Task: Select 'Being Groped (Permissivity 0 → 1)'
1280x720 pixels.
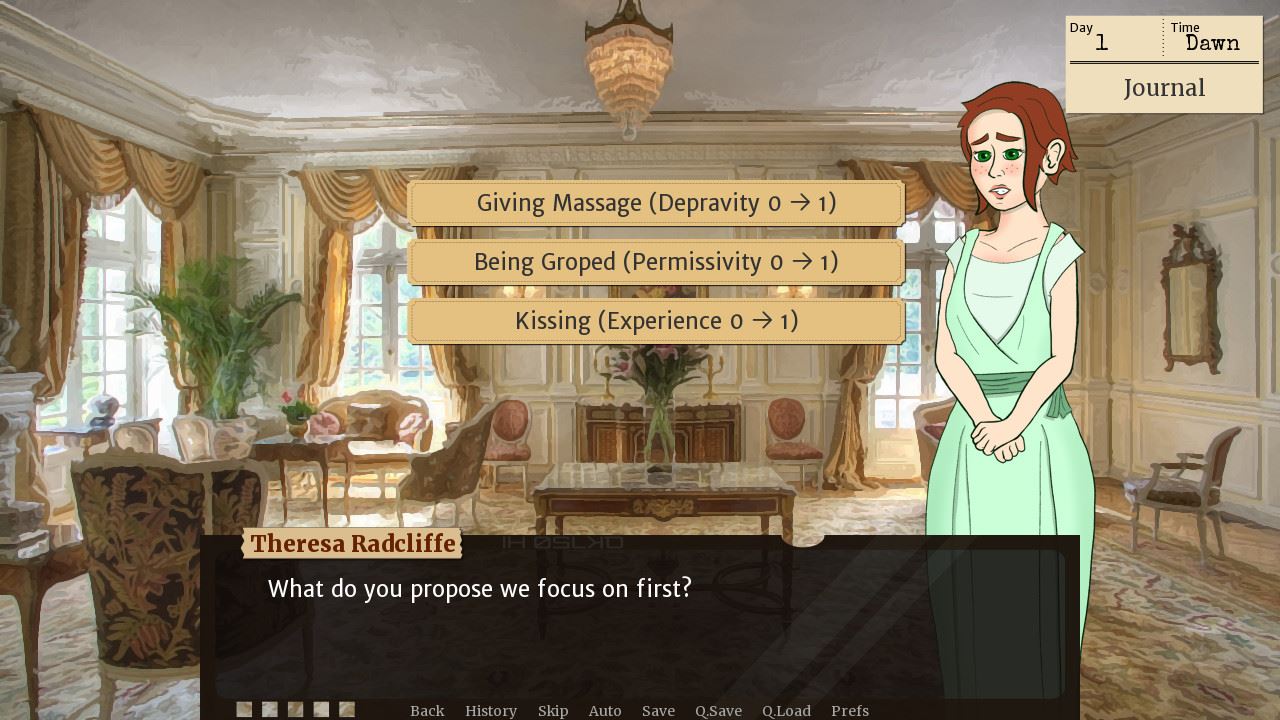Action: (x=656, y=262)
